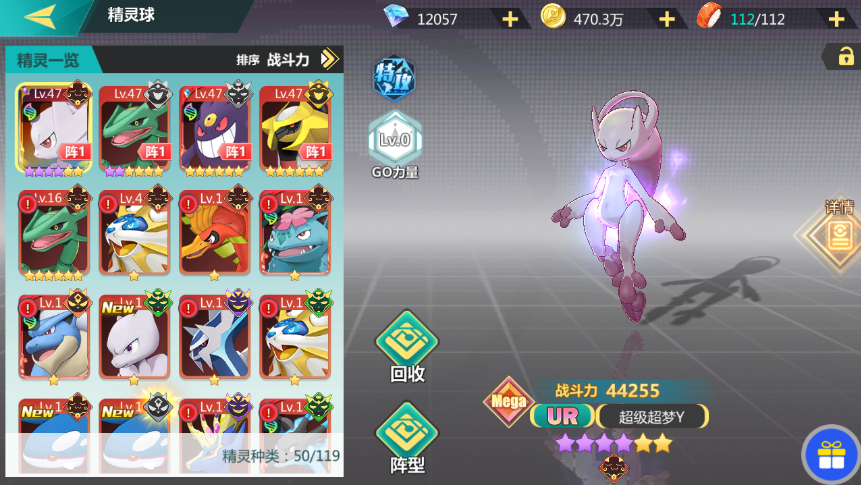
Task: Select the Lv.47 Mewtwo card
Action: click(x=54, y=126)
